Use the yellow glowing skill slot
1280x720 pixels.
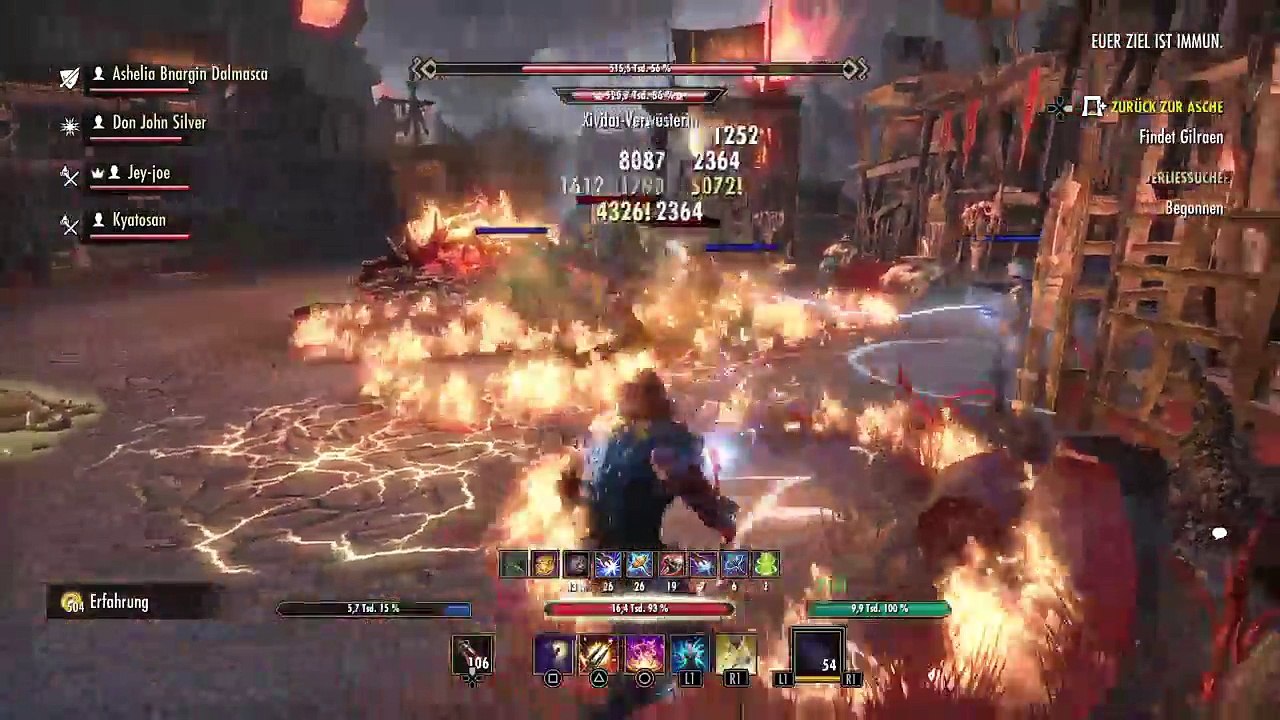[735, 654]
